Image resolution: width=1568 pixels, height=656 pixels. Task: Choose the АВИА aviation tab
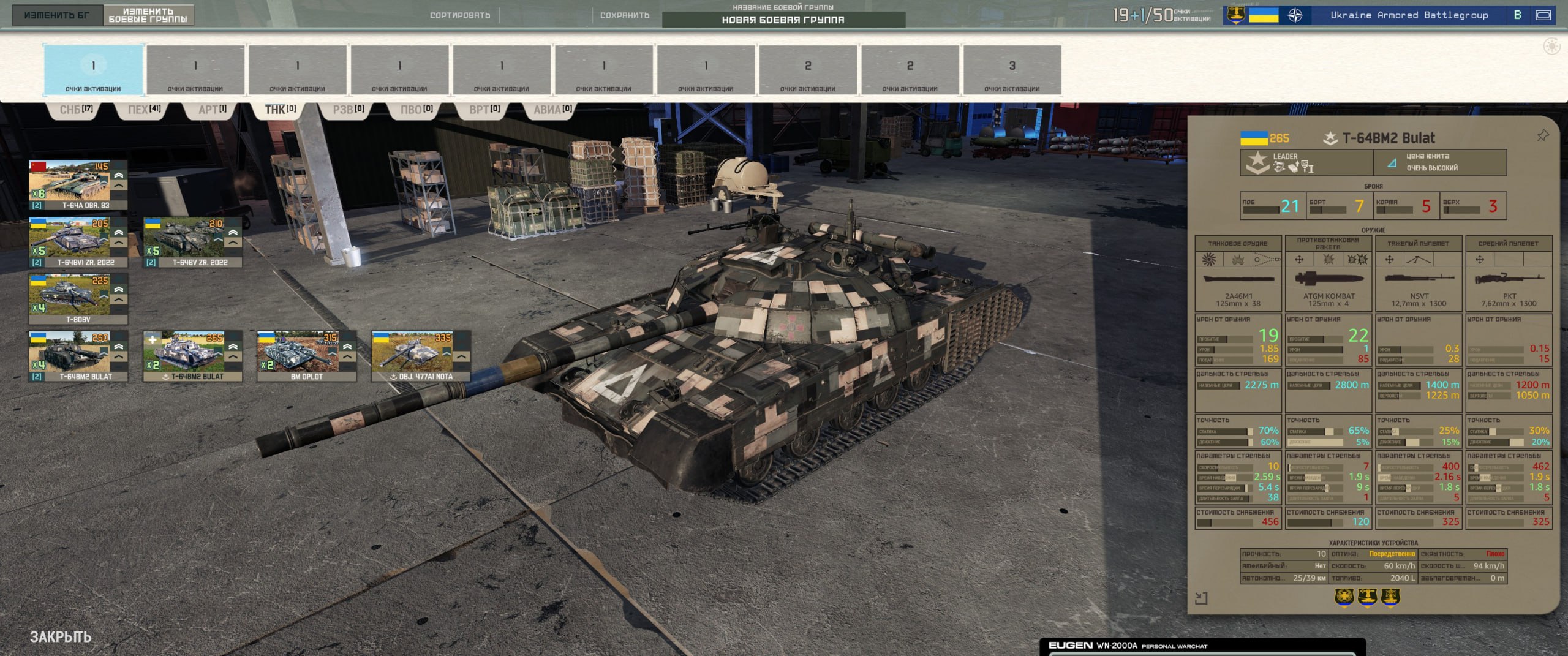pyautogui.click(x=552, y=110)
